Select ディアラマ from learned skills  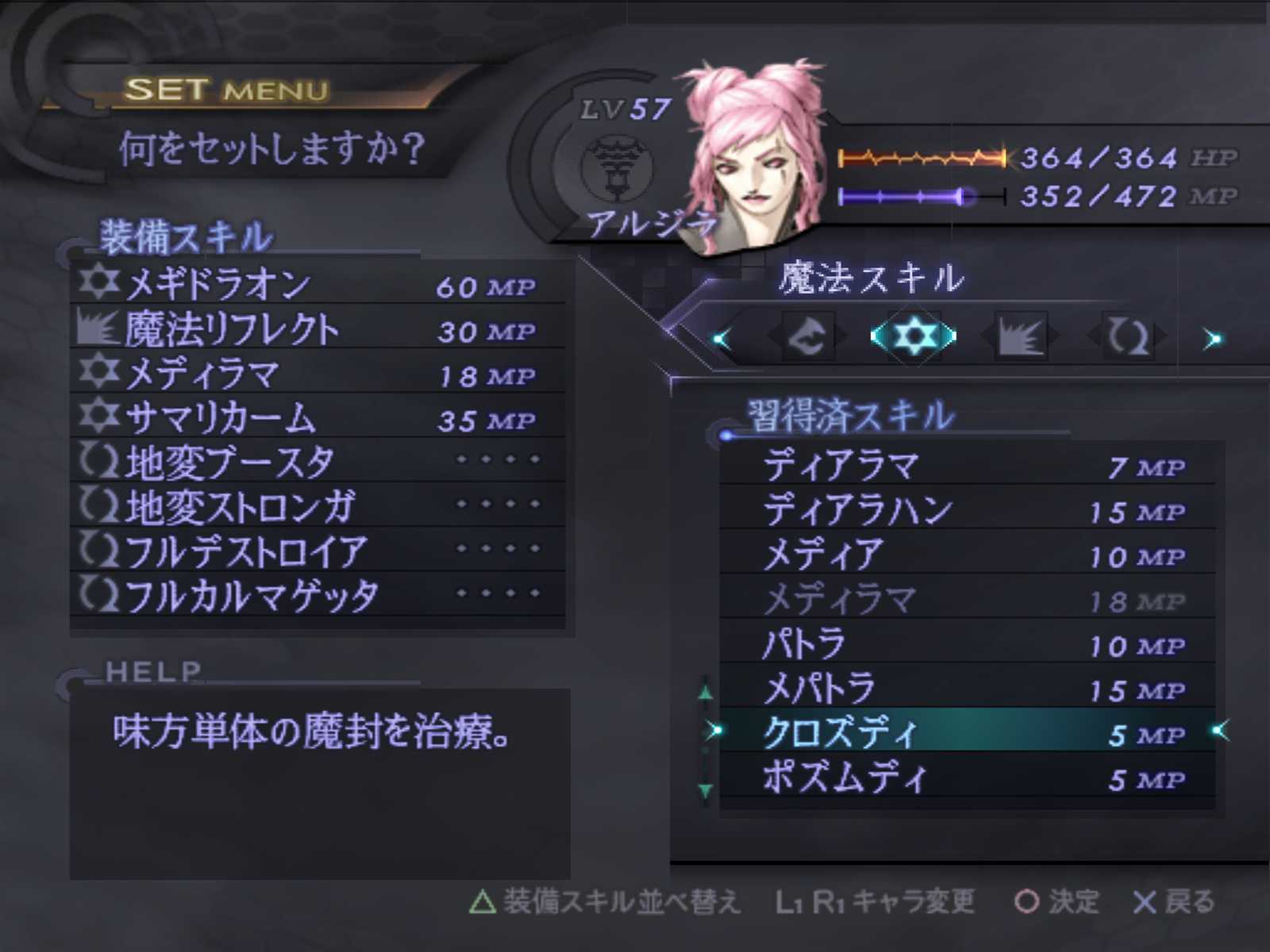(x=968, y=466)
